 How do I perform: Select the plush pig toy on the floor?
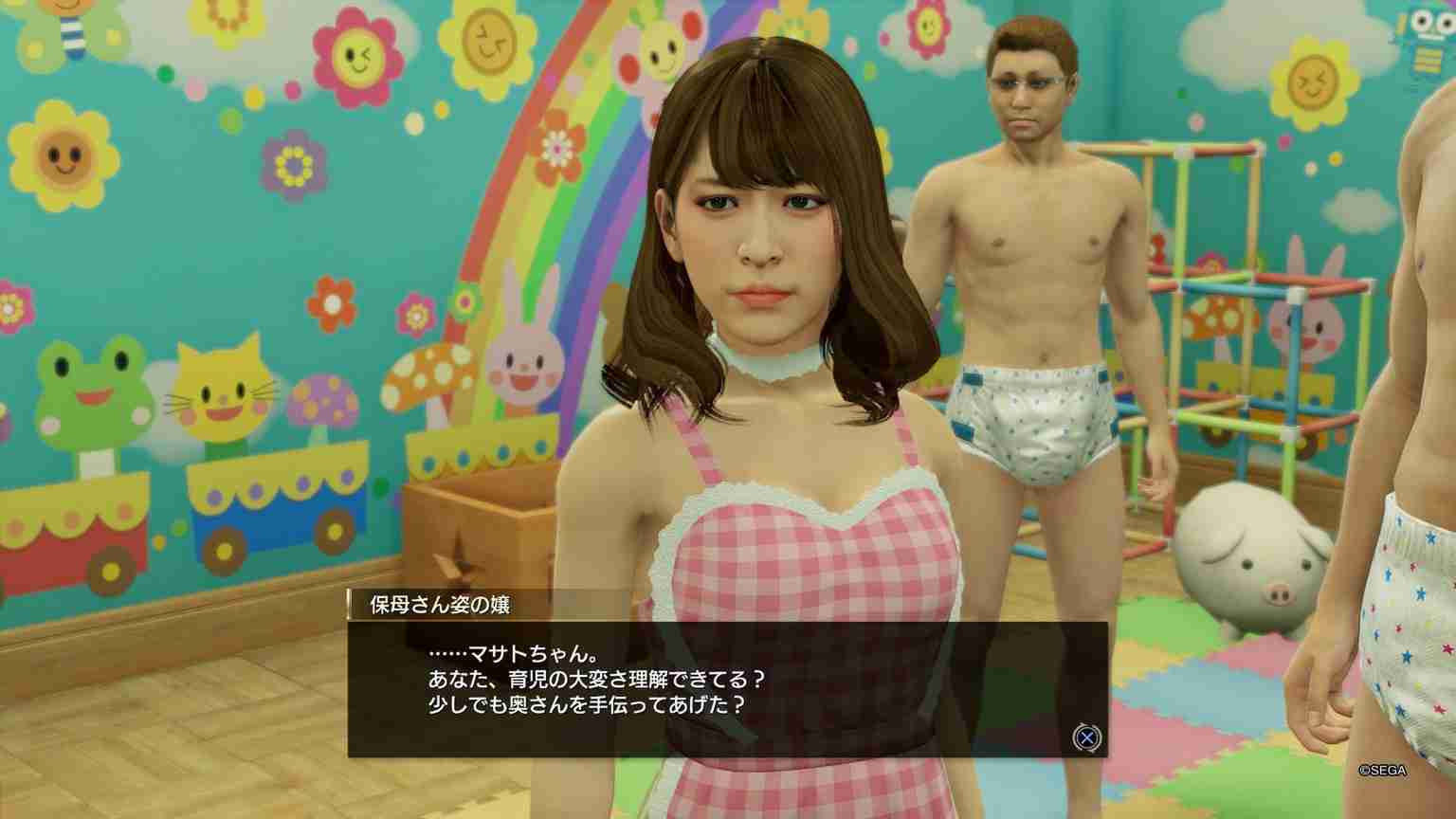tap(1242, 559)
